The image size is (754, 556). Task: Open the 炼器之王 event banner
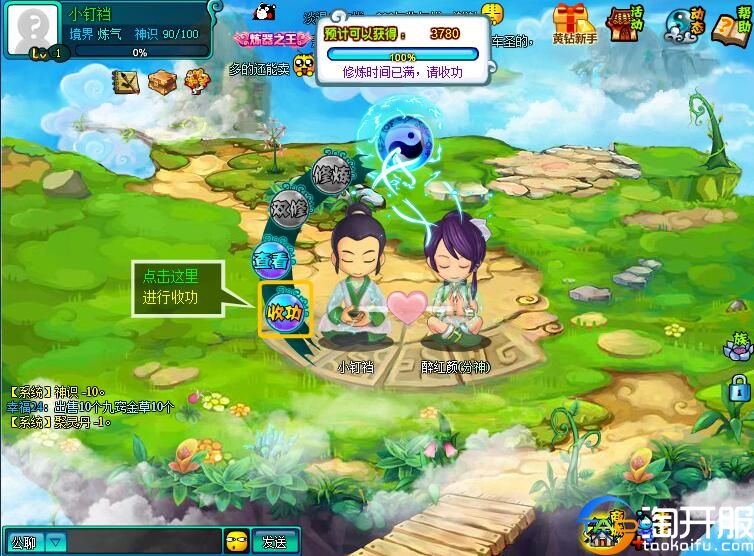tap(266, 38)
